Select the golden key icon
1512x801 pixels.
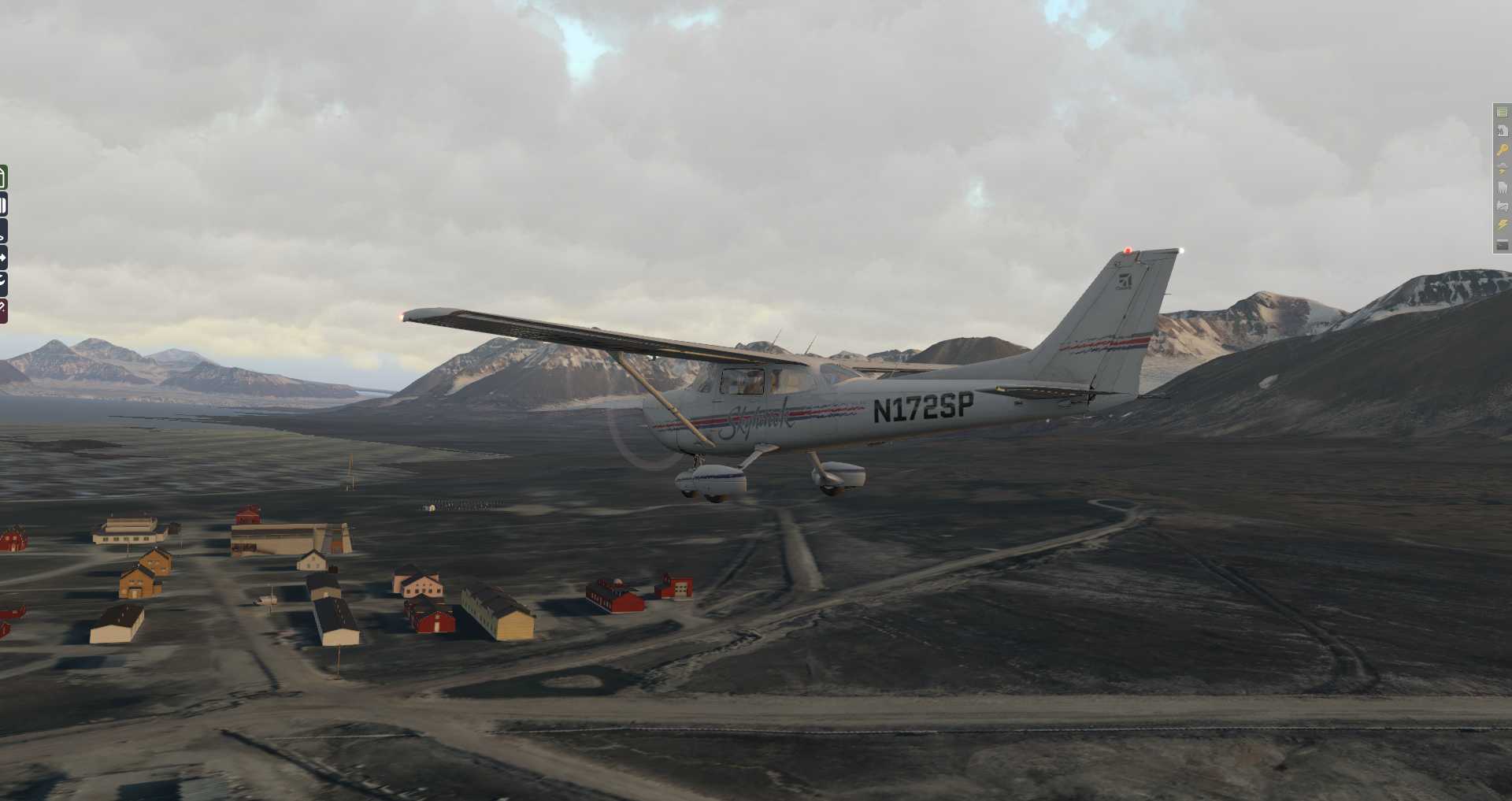coord(1502,150)
